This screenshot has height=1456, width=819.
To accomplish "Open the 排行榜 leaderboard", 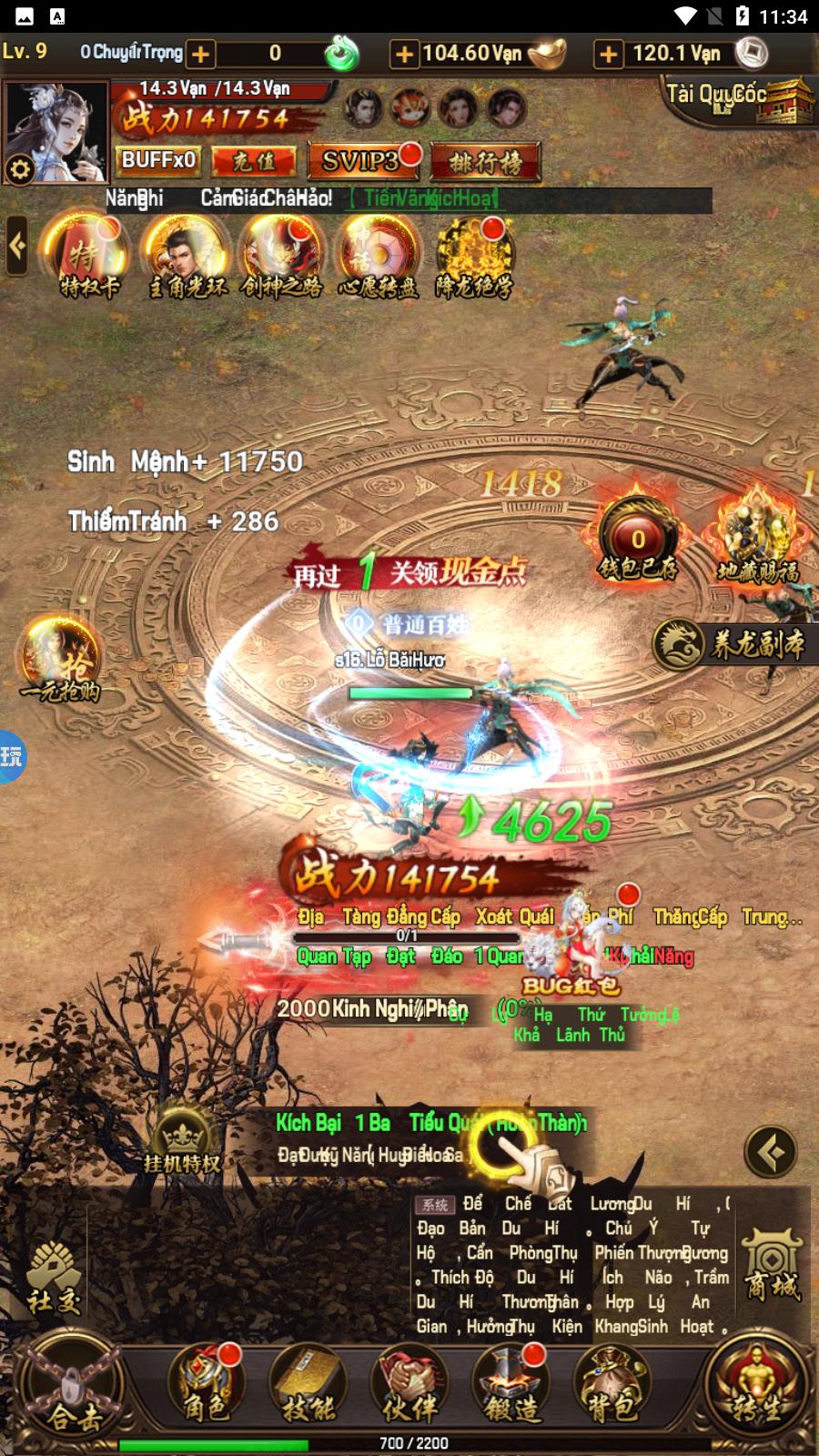I will 486,162.
